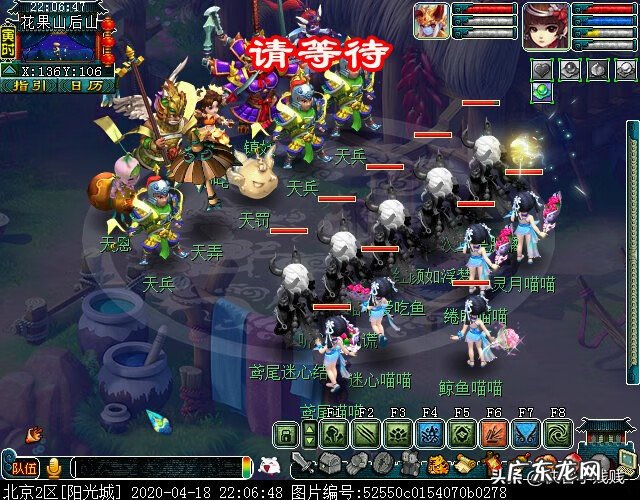Activate the F5 skill icon
Screen dimensions: 640x500
tap(461, 435)
